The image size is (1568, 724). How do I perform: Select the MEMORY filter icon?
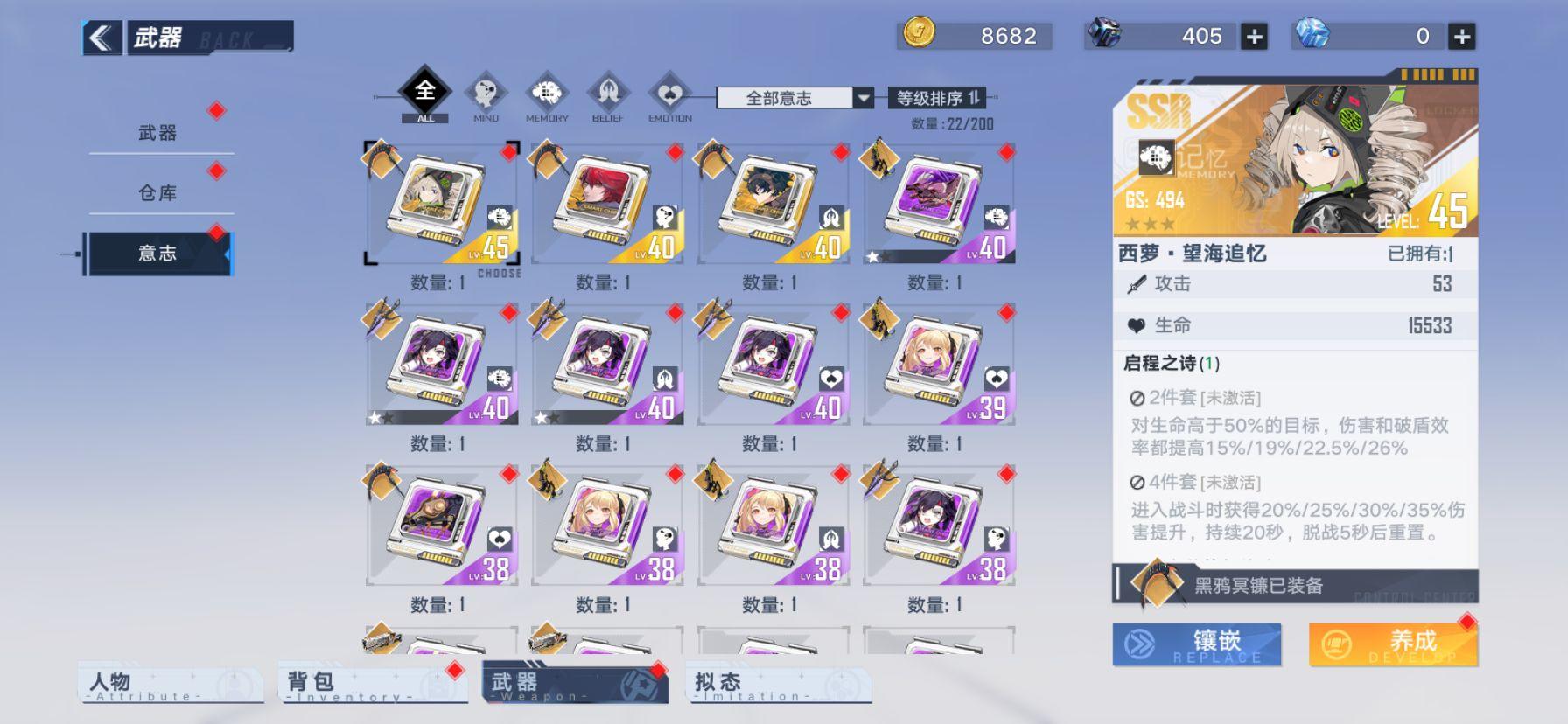click(549, 94)
